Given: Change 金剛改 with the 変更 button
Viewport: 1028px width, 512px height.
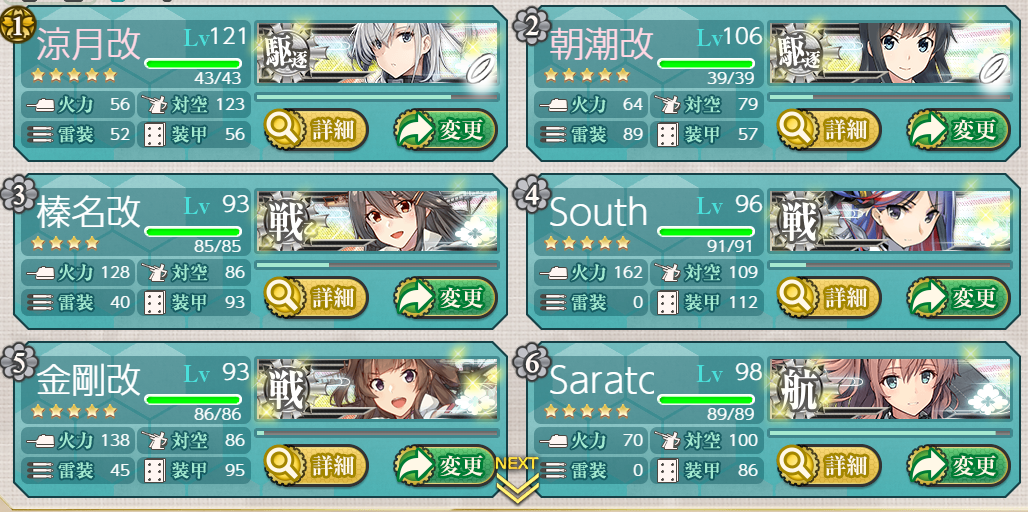Looking at the screenshot, I should pos(445,465).
